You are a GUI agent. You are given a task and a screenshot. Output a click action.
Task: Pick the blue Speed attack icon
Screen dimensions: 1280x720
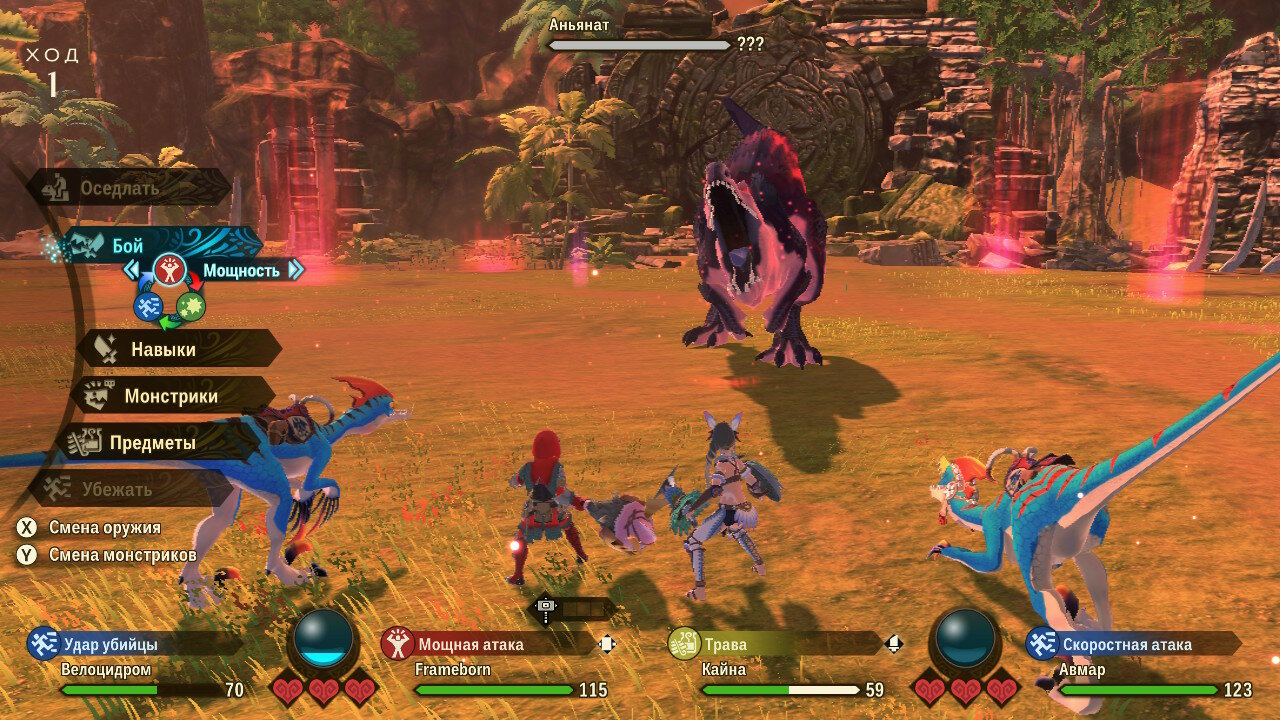[148, 306]
